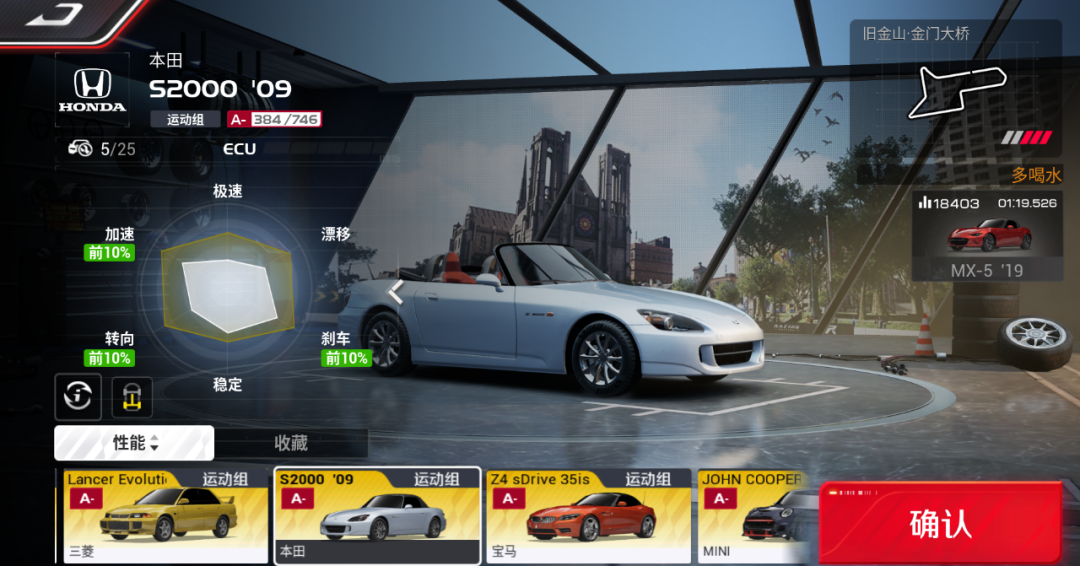Switch to the 收藏 favorites tab
This screenshot has width=1080, height=566.
point(291,443)
